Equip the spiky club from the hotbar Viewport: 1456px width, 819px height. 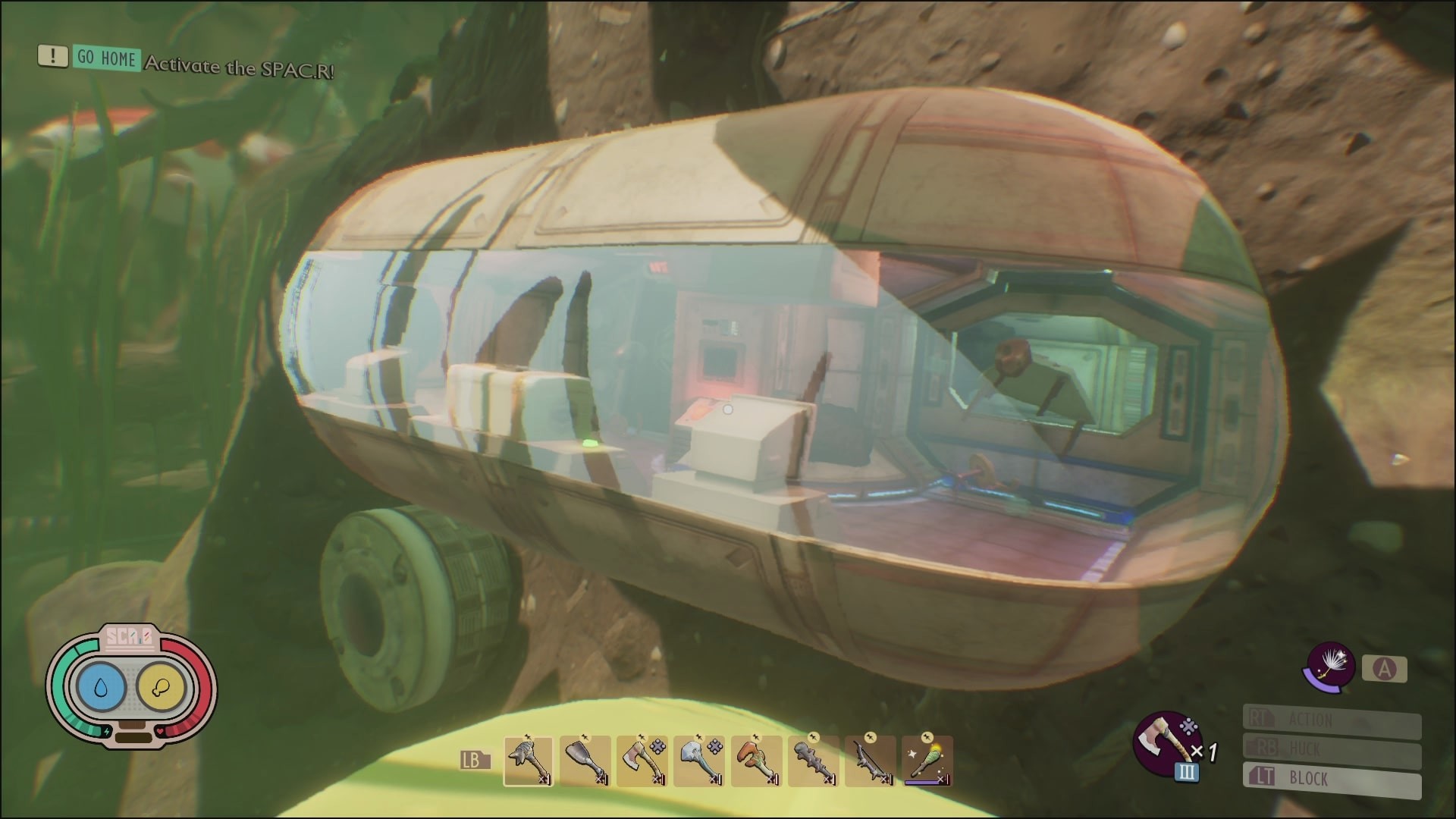point(813,761)
